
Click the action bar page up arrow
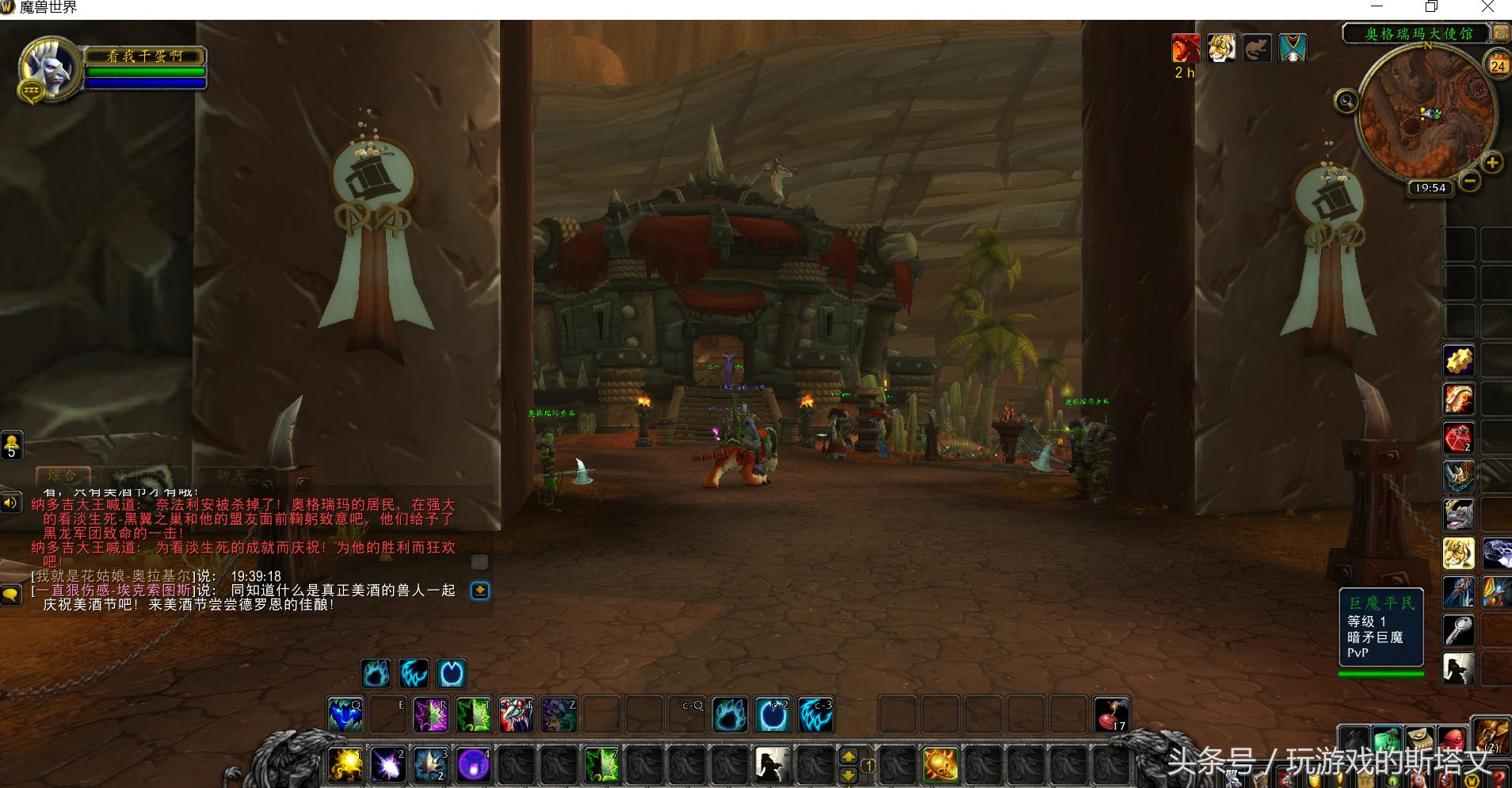(x=848, y=756)
